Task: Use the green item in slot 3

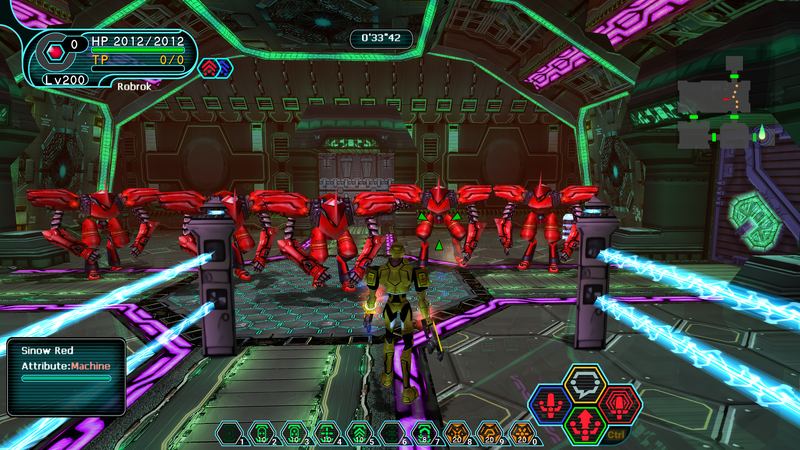Action: [294, 433]
